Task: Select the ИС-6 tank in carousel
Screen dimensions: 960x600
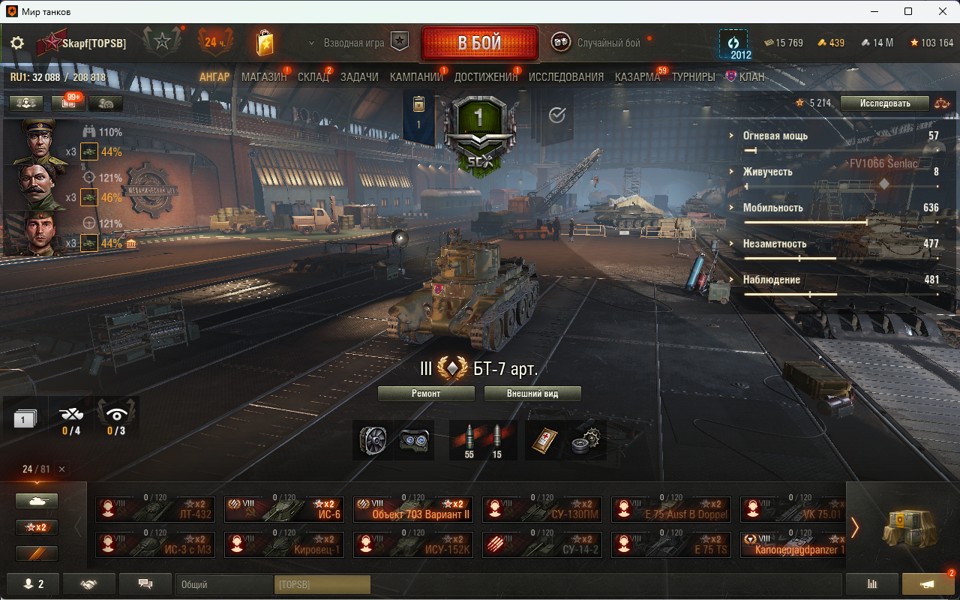Action: (284, 509)
